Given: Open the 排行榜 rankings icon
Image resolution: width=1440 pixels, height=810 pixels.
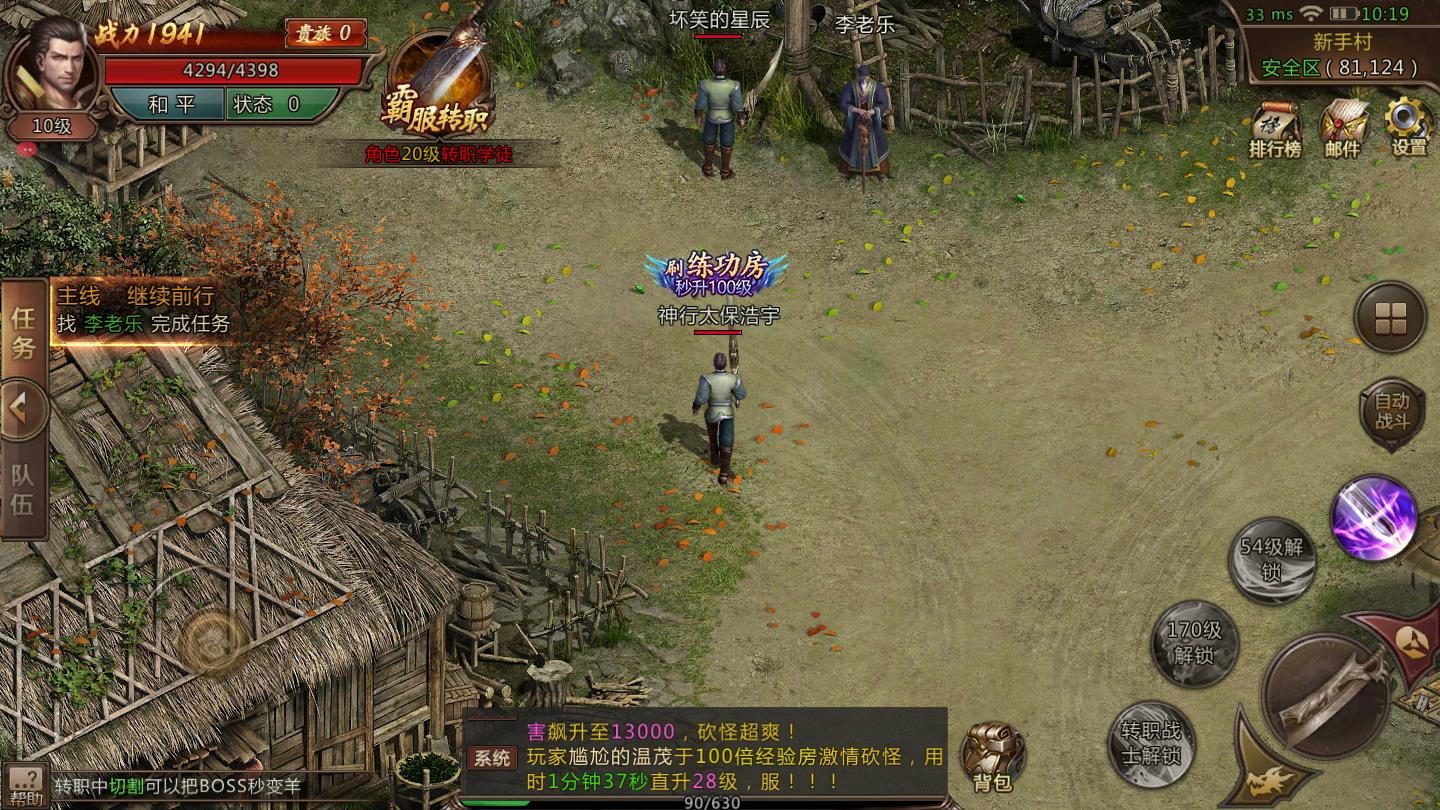Looking at the screenshot, I should click(1275, 130).
